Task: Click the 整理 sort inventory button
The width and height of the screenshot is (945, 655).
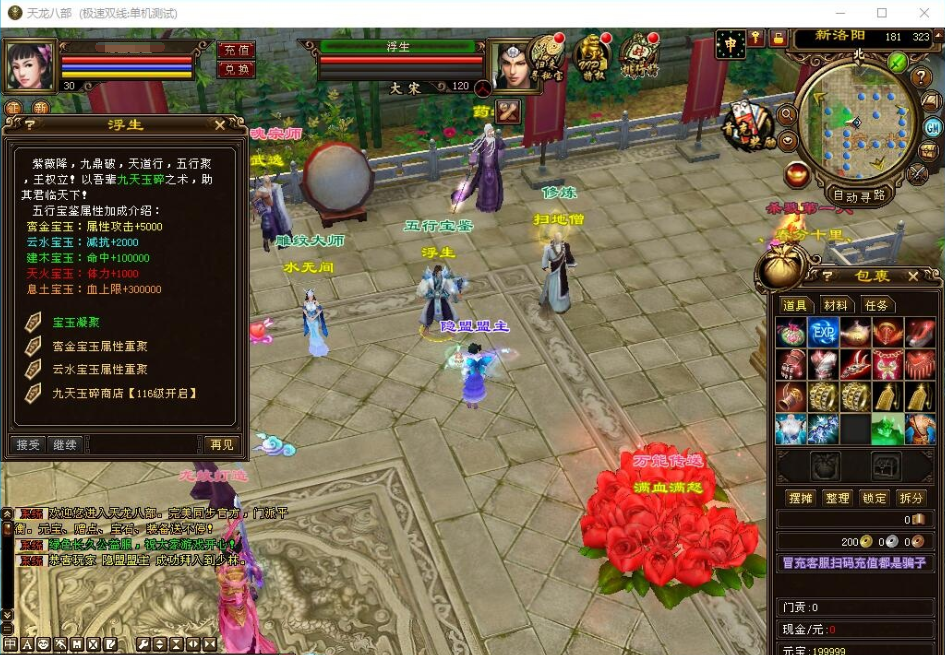Action: coord(837,498)
